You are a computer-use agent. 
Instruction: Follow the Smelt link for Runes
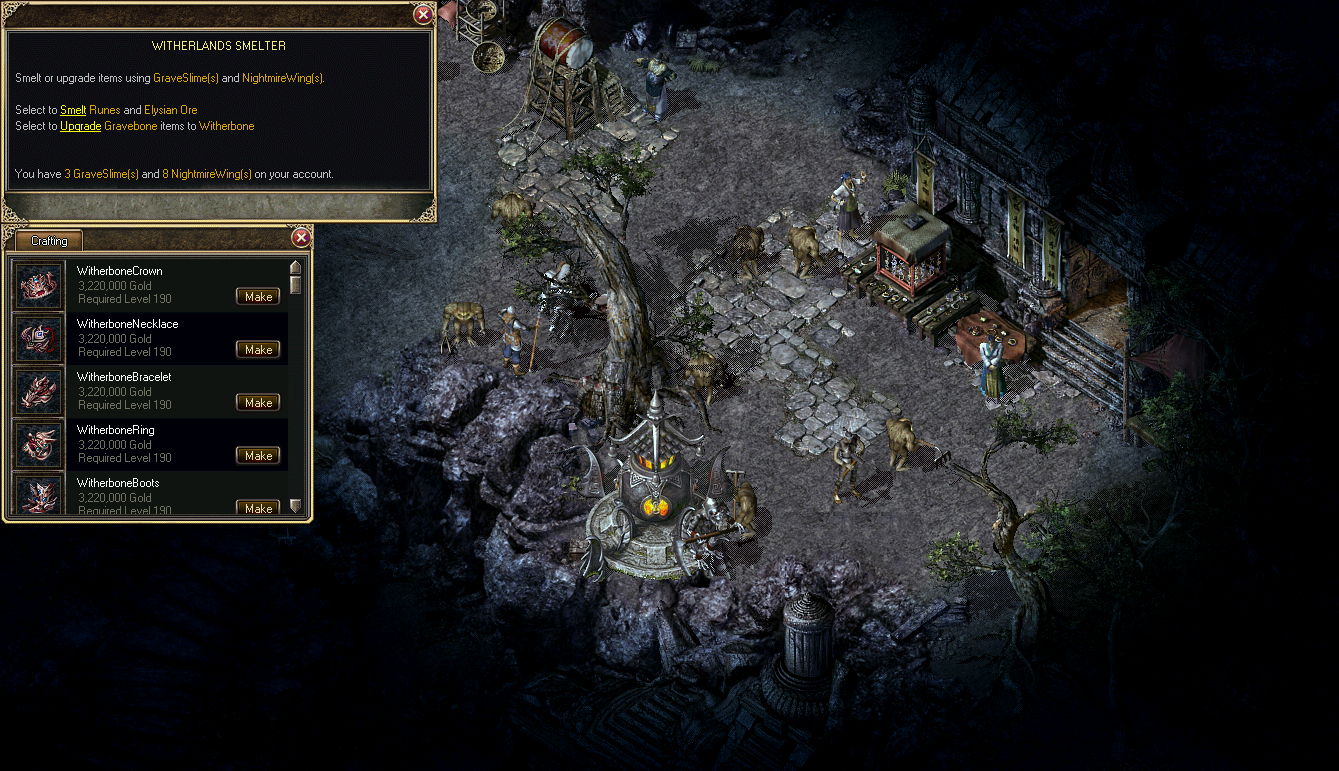click(73, 110)
